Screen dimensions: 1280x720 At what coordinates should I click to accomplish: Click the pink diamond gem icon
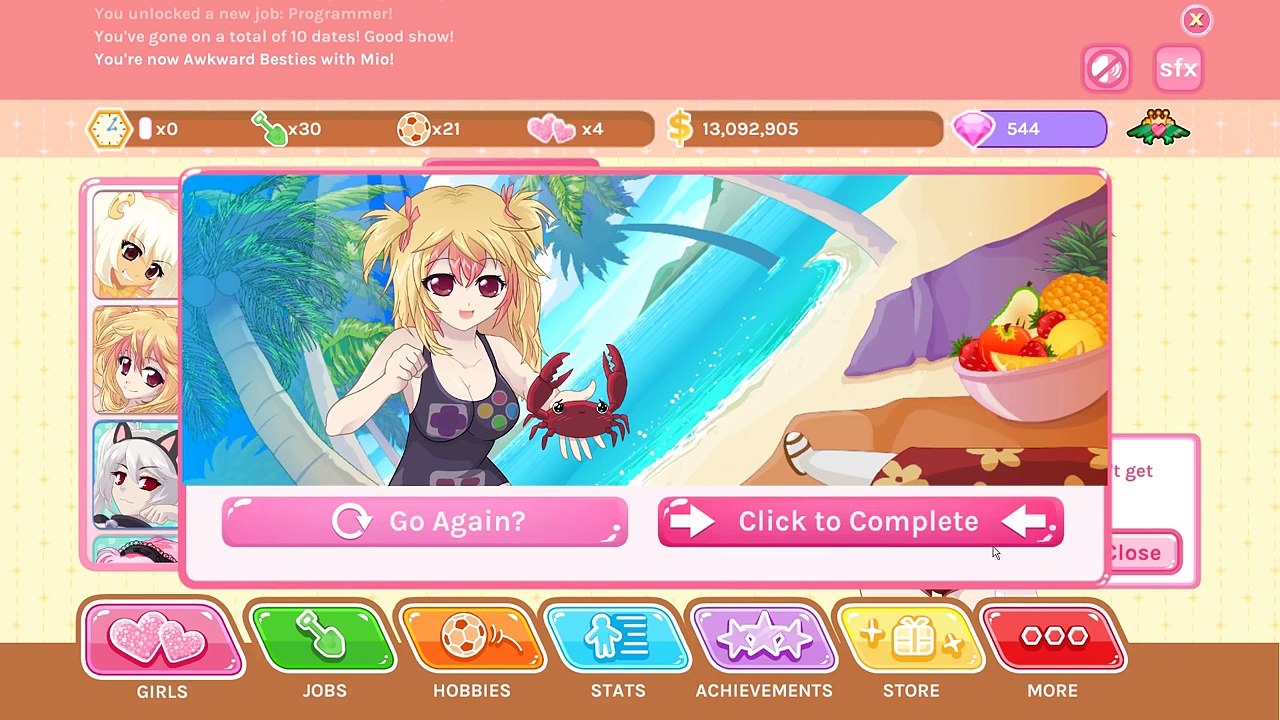(974, 129)
